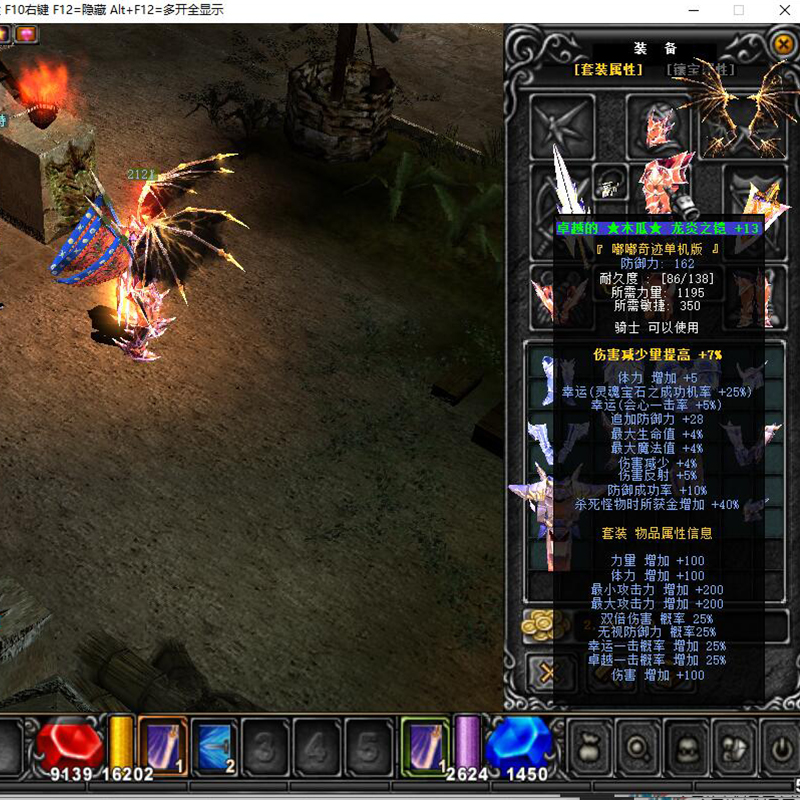
Task: Select the empty hotkey slot 5
Action: click(367, 747)
